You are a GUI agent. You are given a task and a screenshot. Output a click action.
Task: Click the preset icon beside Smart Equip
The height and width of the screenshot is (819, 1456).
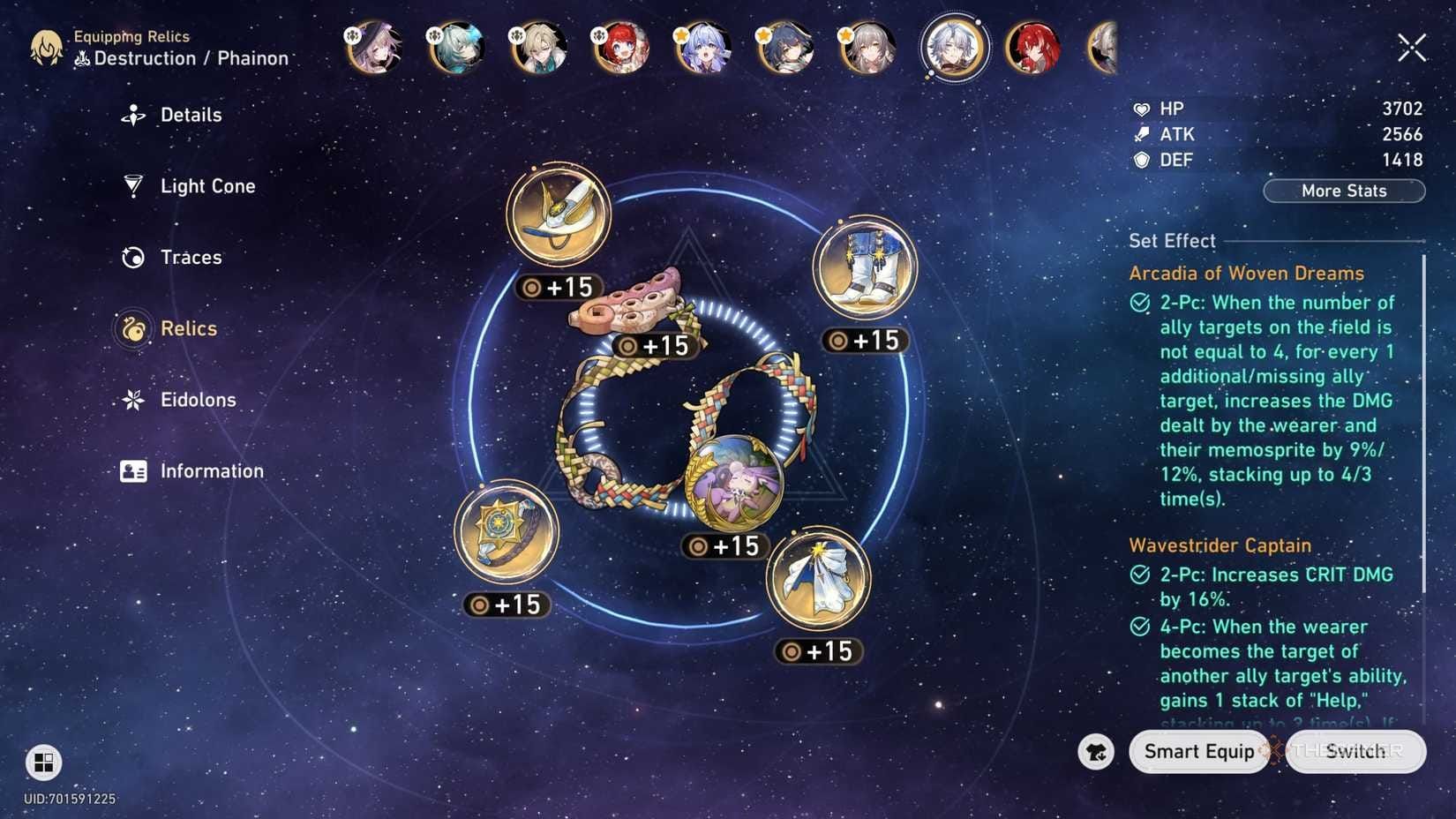pos(1094,751)
